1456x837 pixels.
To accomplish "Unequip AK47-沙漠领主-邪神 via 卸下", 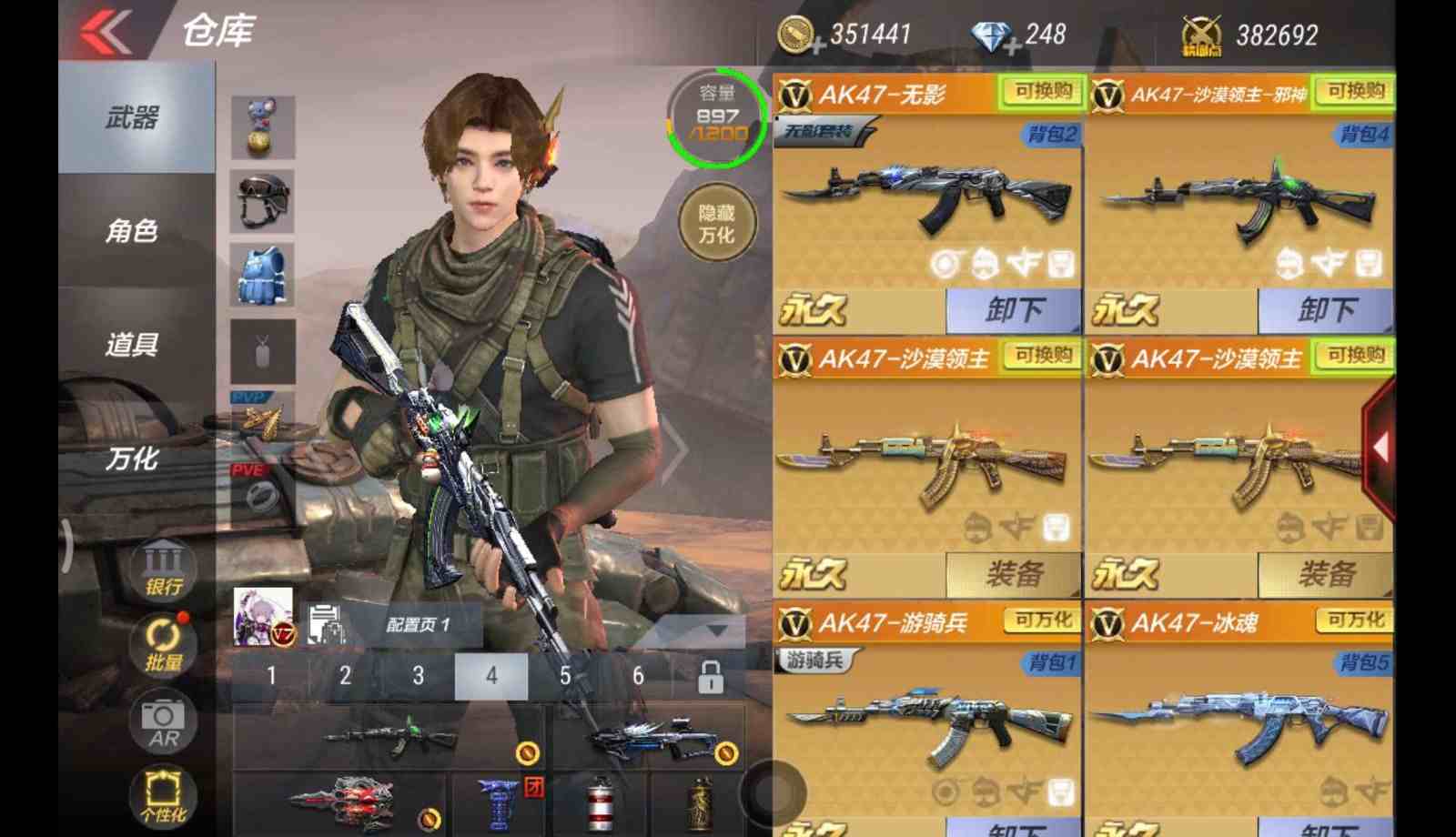I will 1326,311.
